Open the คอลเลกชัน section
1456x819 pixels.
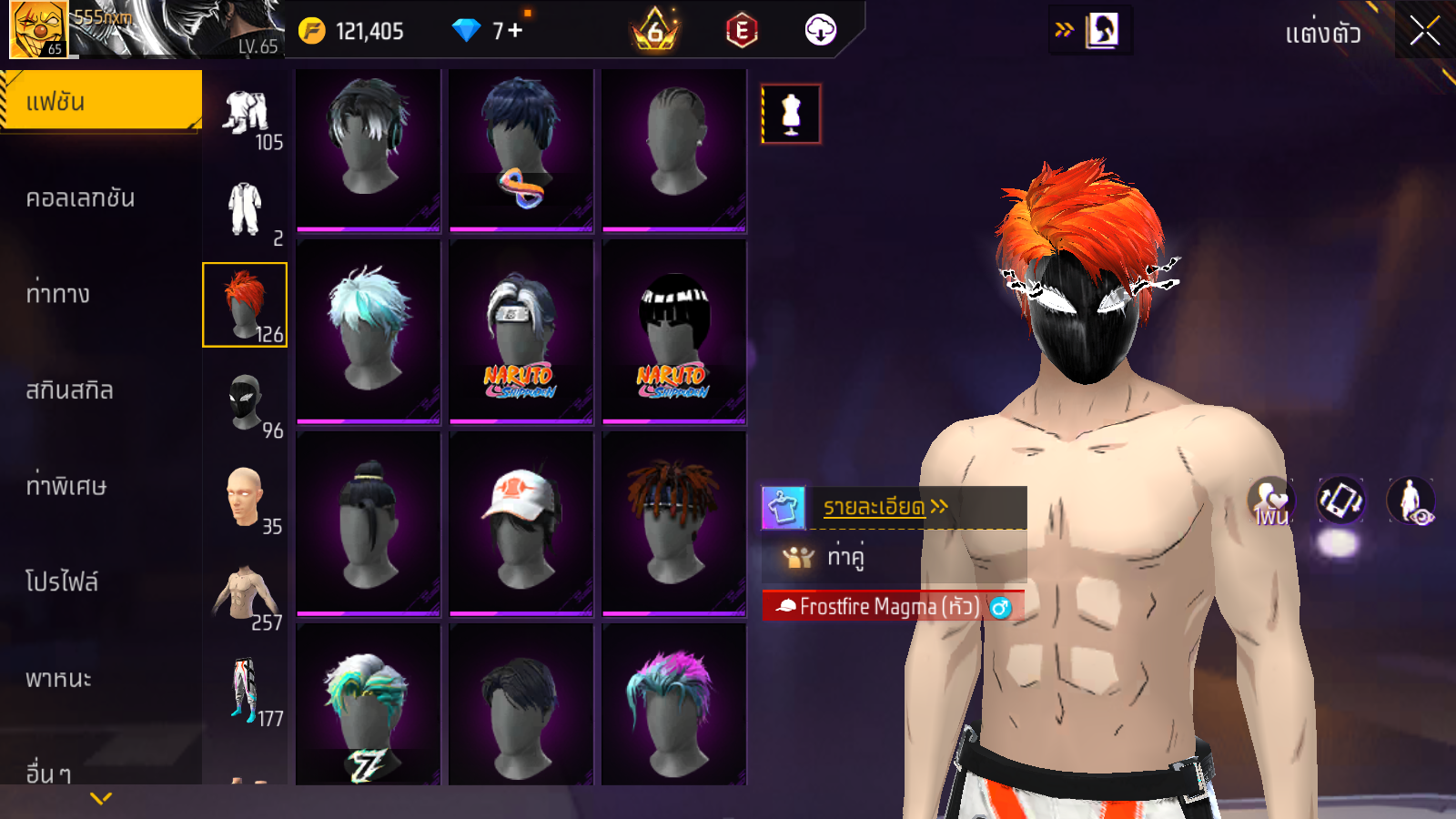pyautogui.click(x=80, y=198)
